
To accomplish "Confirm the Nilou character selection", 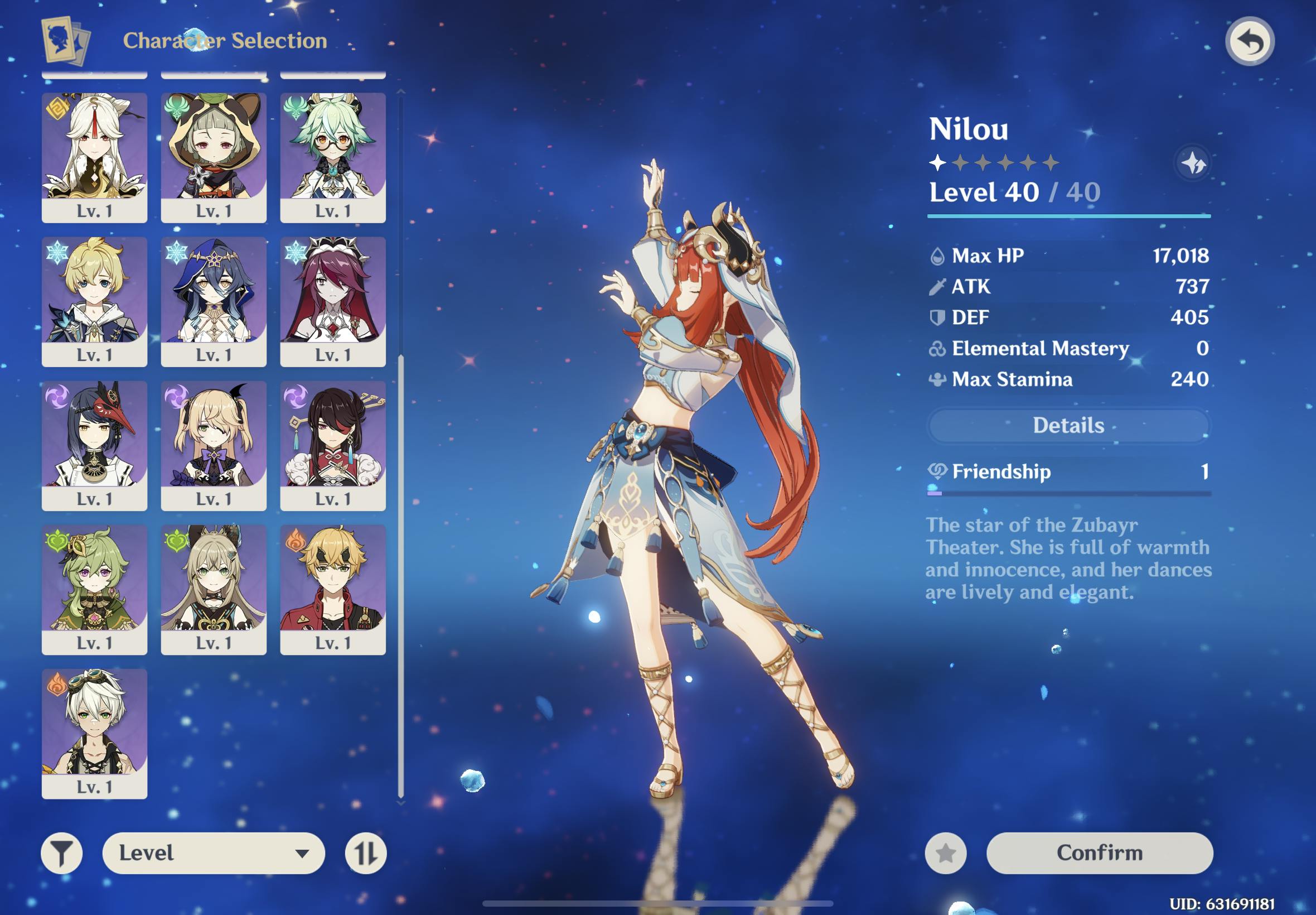I will point(1099,853).
